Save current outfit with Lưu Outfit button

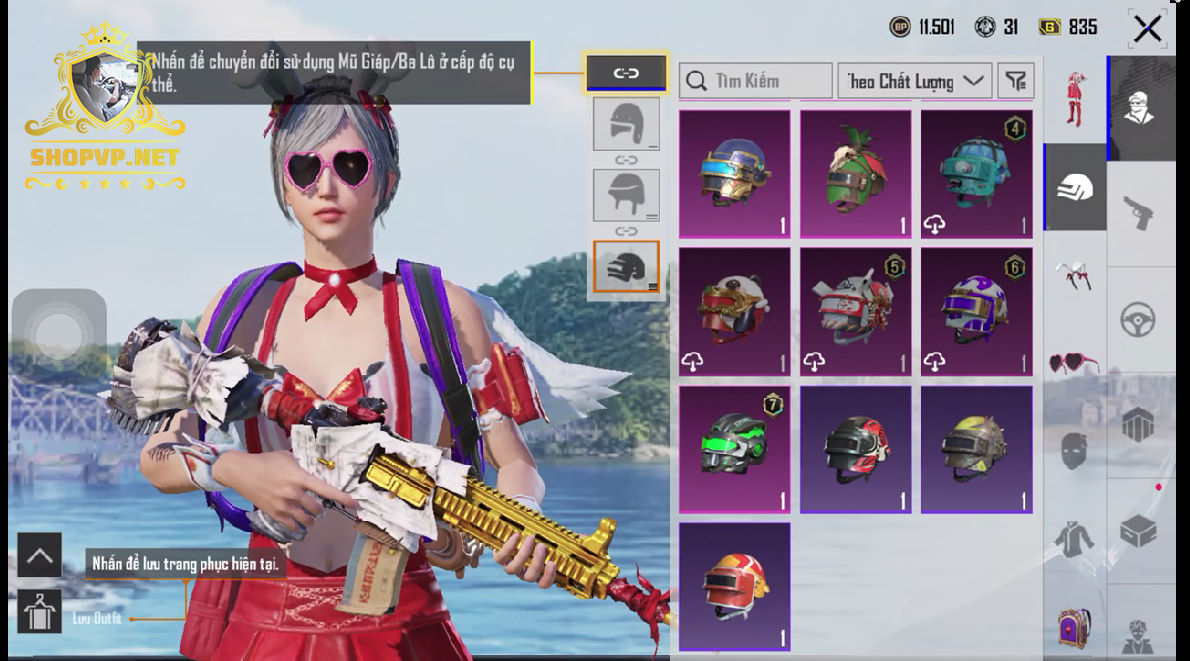pyautogui.click(x=39, y=611)
